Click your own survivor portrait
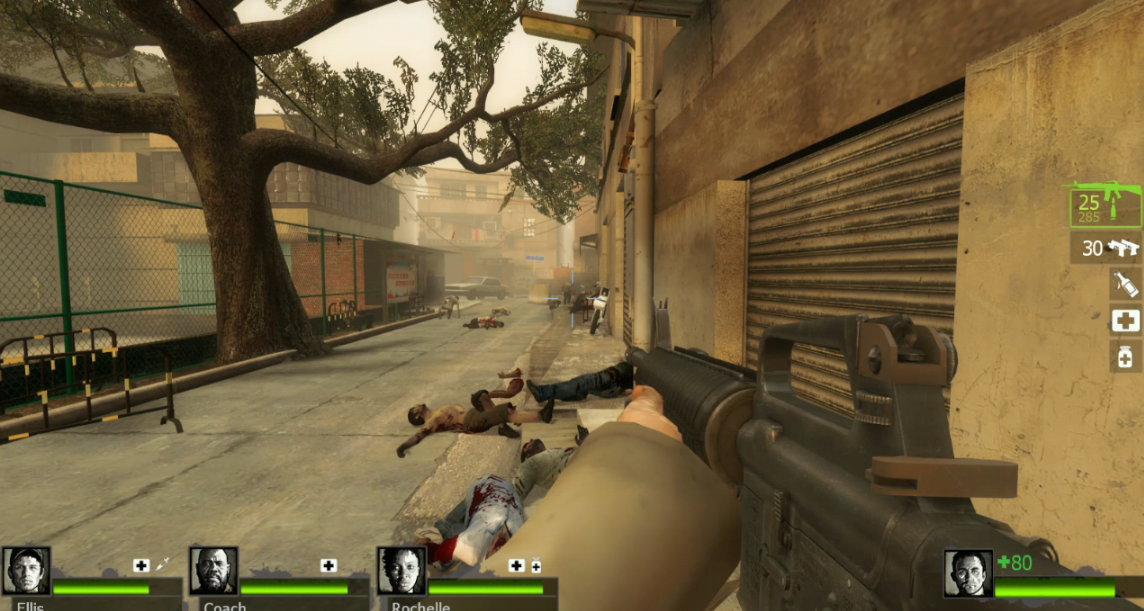1144x611 pixels. tap(968, 574)
